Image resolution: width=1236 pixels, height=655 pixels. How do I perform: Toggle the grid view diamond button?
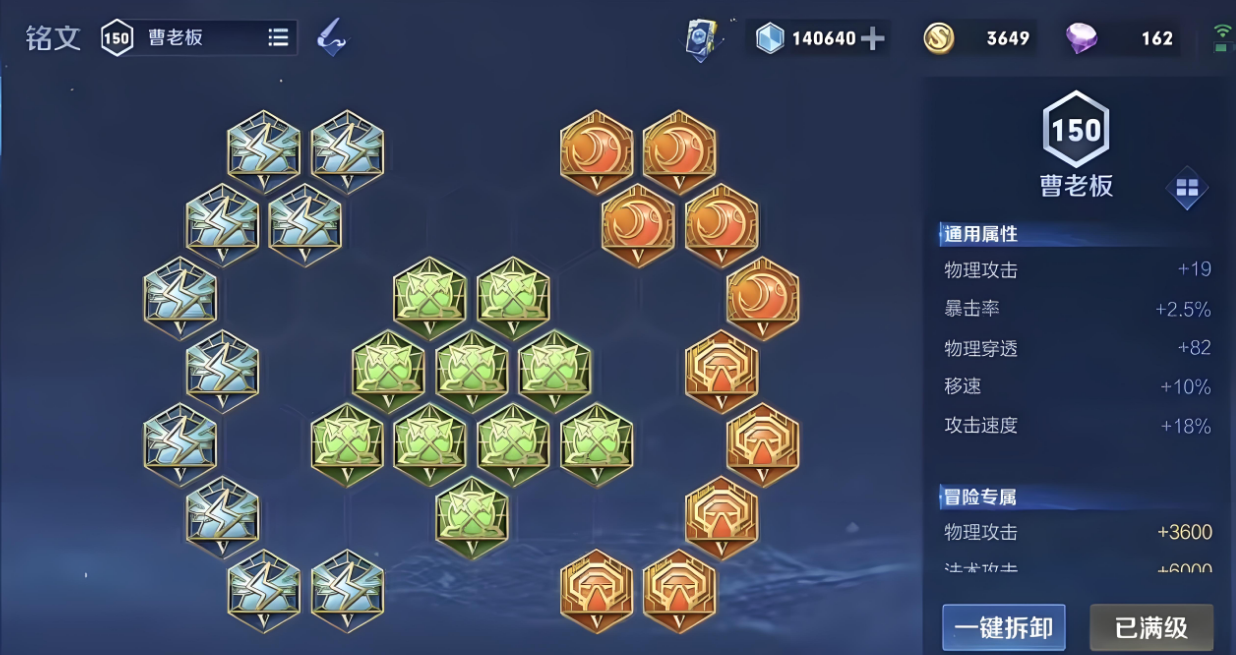pos(1187,188)
